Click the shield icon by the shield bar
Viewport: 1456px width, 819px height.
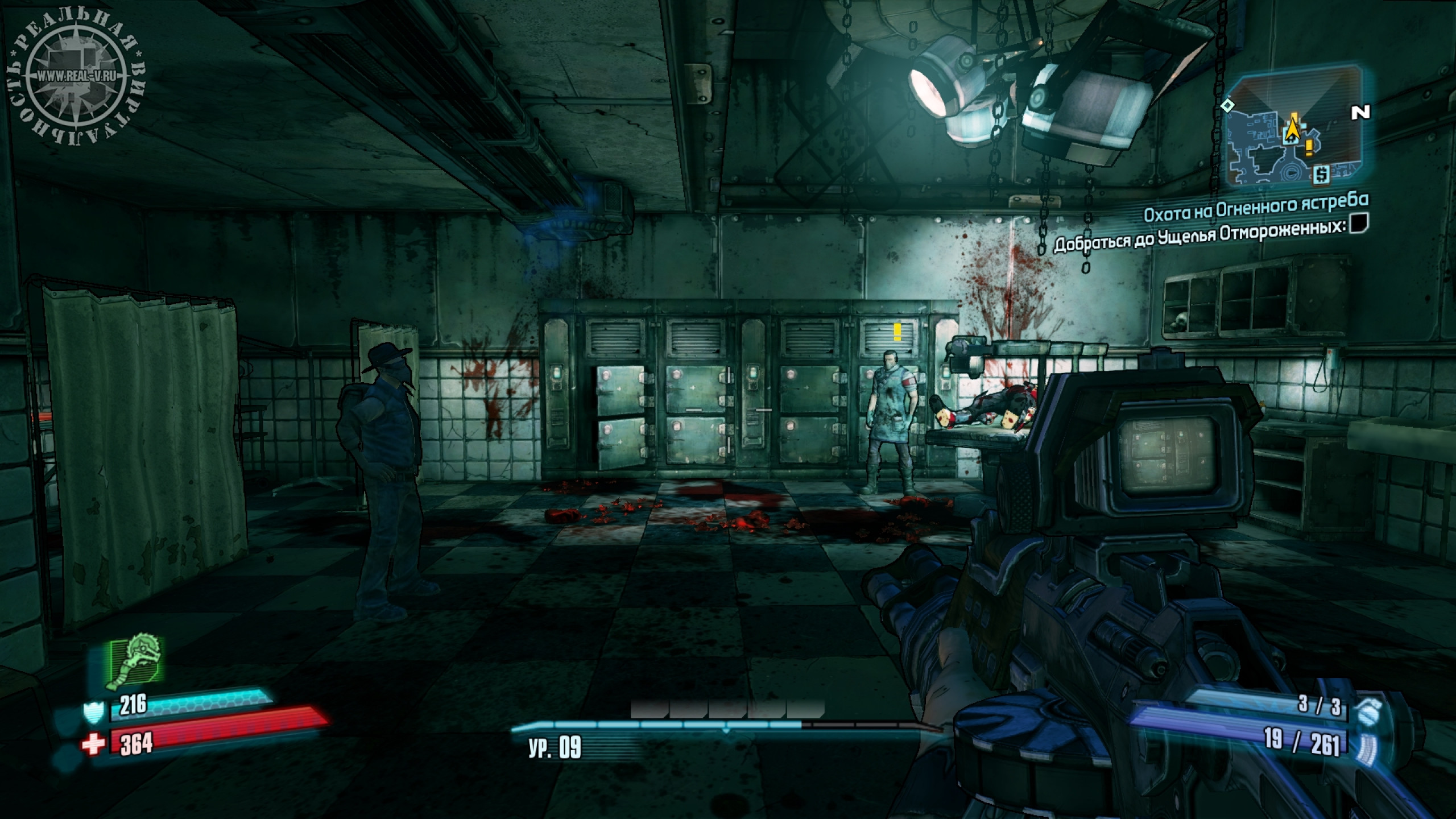point(93,712)
